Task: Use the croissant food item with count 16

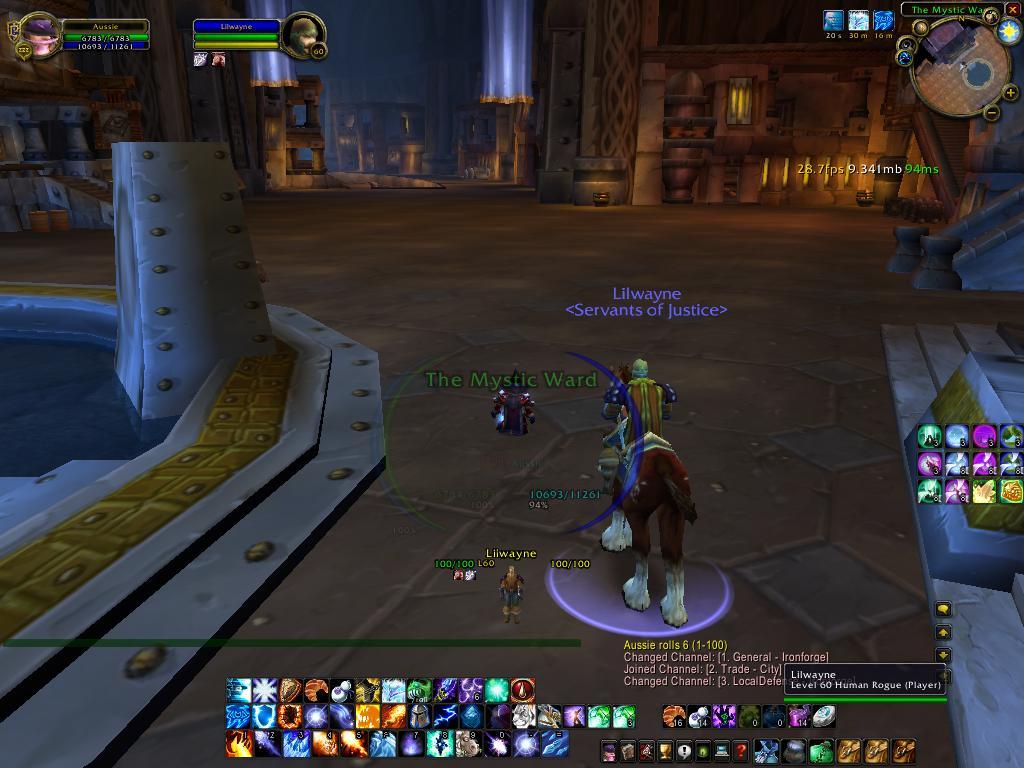Action: coord(674,716)
